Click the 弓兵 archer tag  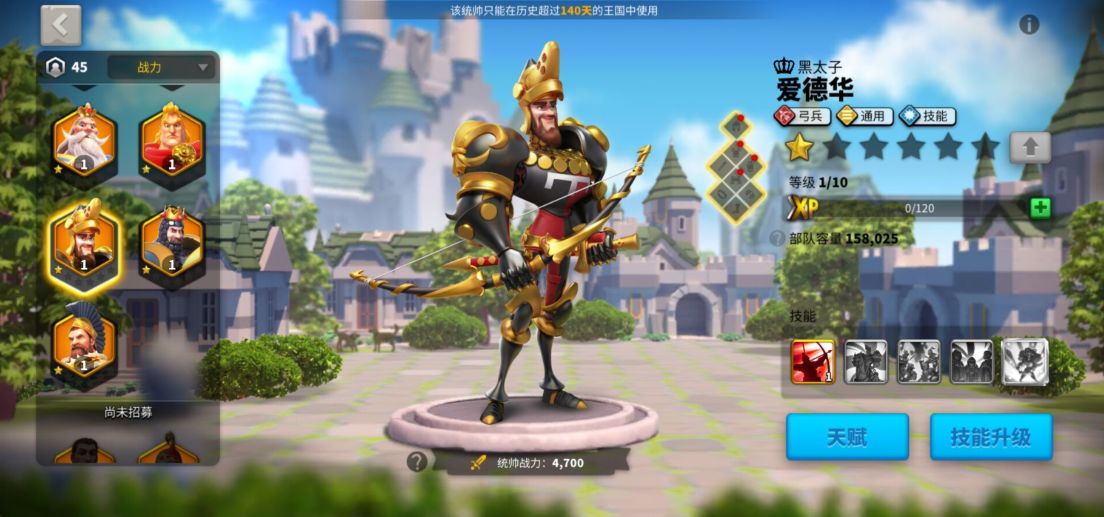pyautogui.click(x=802, y=116)
